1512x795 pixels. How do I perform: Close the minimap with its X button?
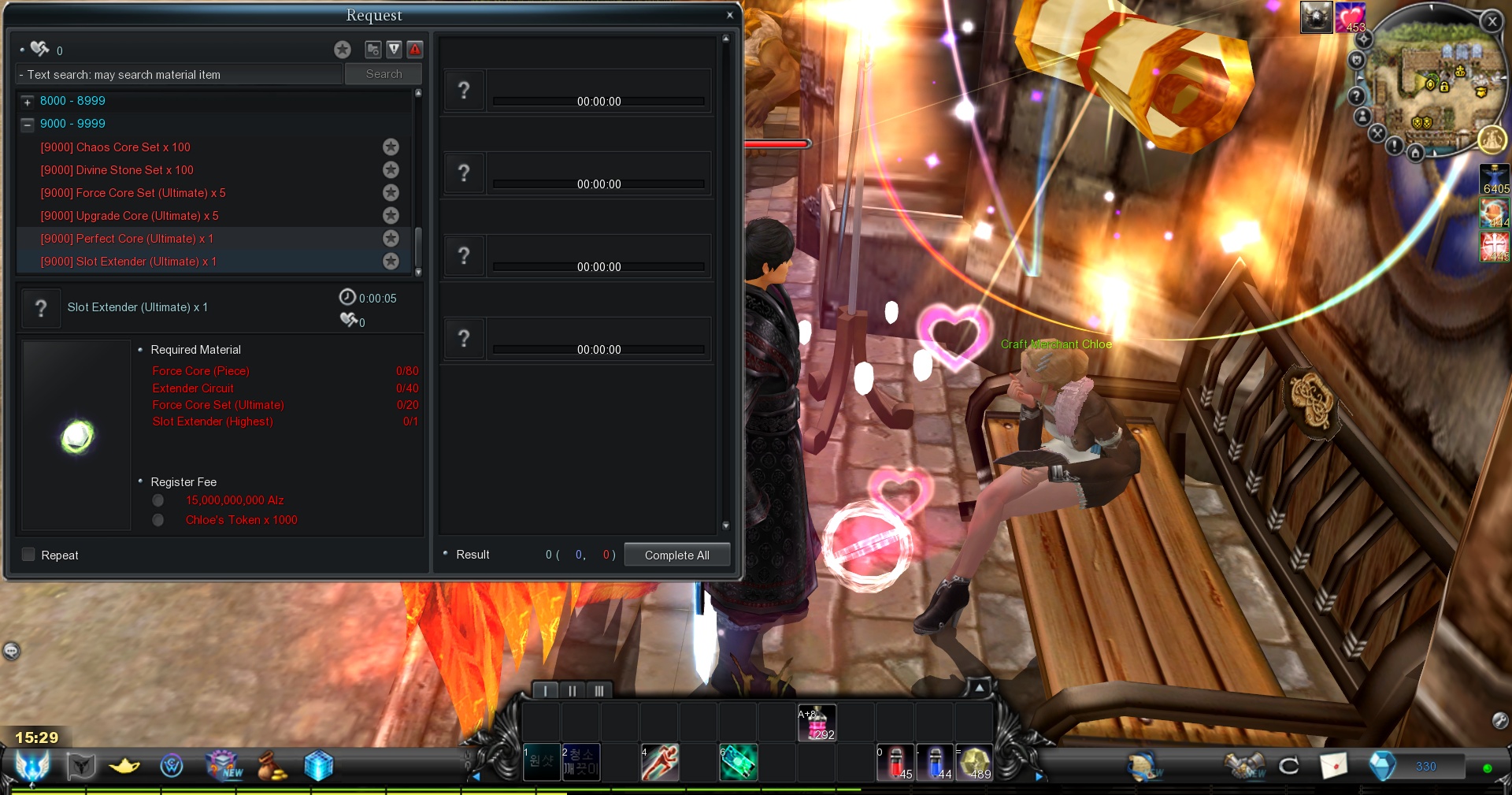click(x=1492, y=22)
